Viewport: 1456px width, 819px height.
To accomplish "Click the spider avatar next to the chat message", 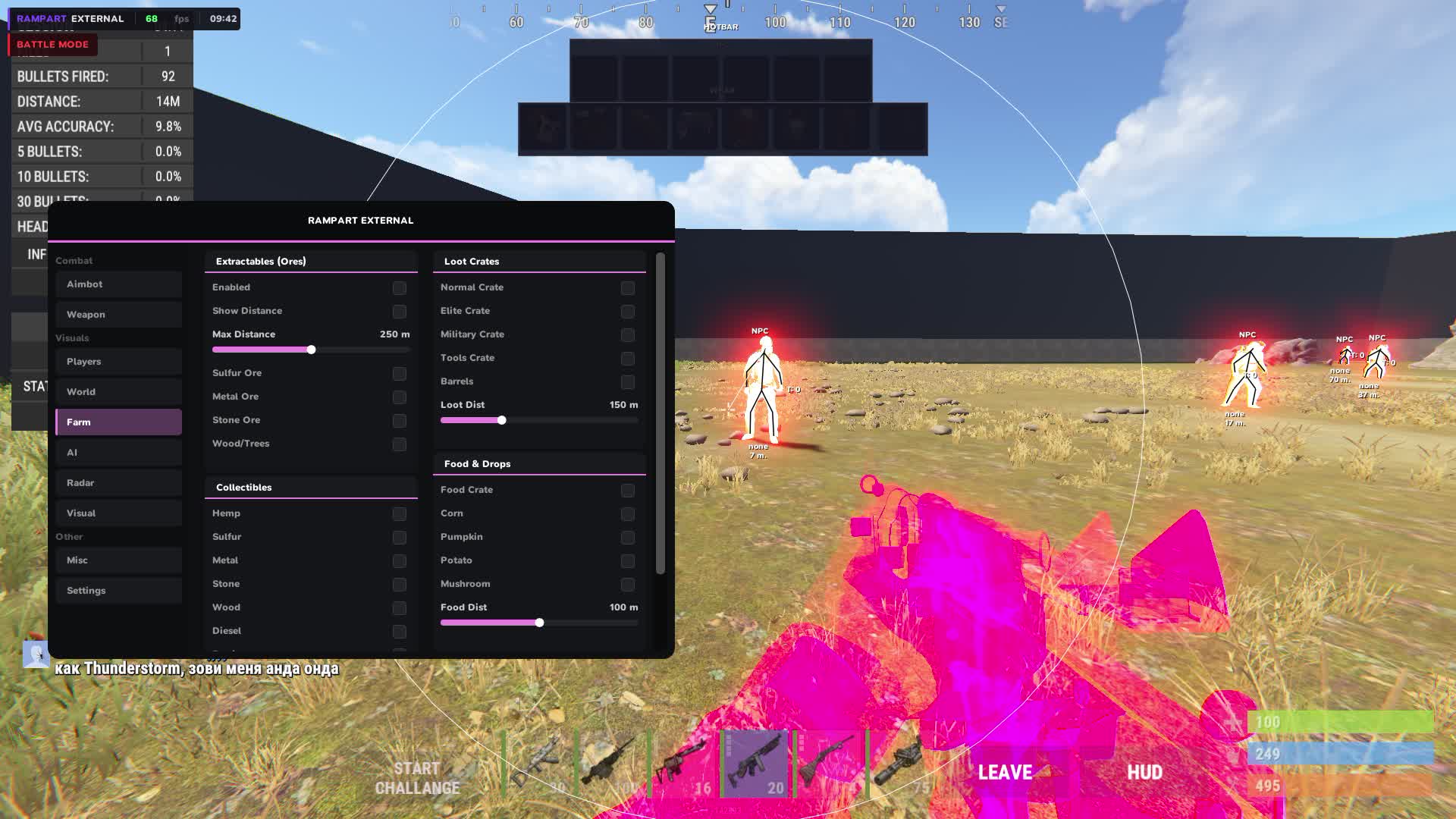I will click(x=38, y=654).
